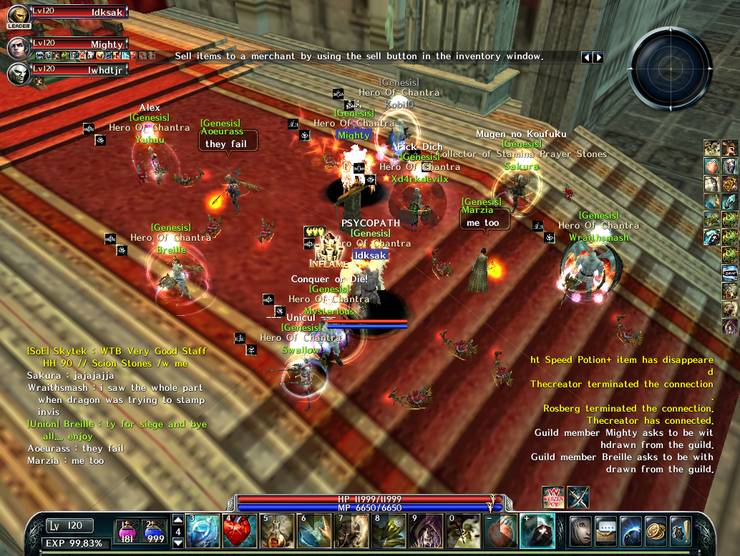This screenshot has height=556, width=740.
Task: Select party leader Idksak's portrait
Action: point(16,15)
